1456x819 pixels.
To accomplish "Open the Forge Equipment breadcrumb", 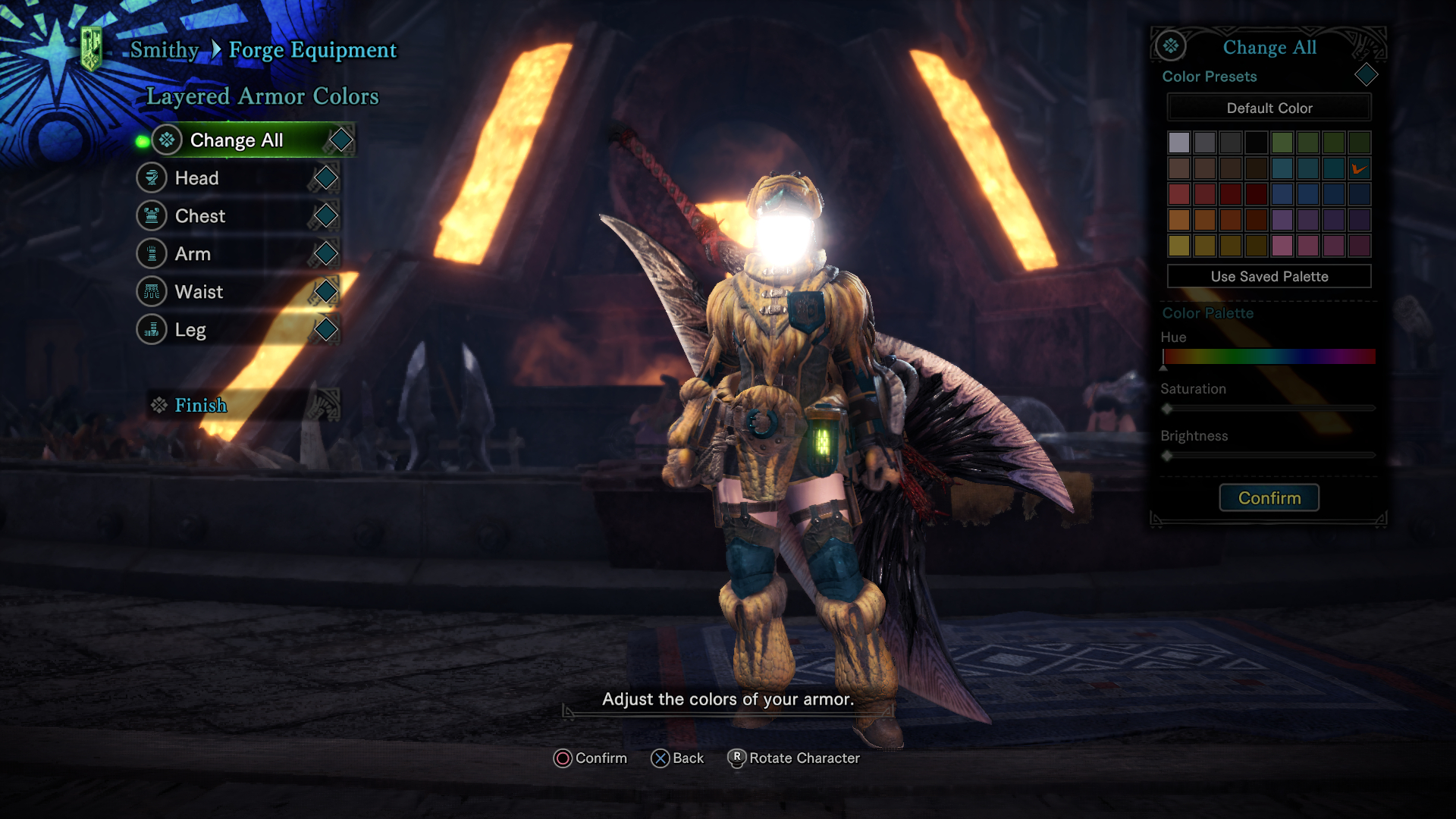I will click(x=313, y=49).
